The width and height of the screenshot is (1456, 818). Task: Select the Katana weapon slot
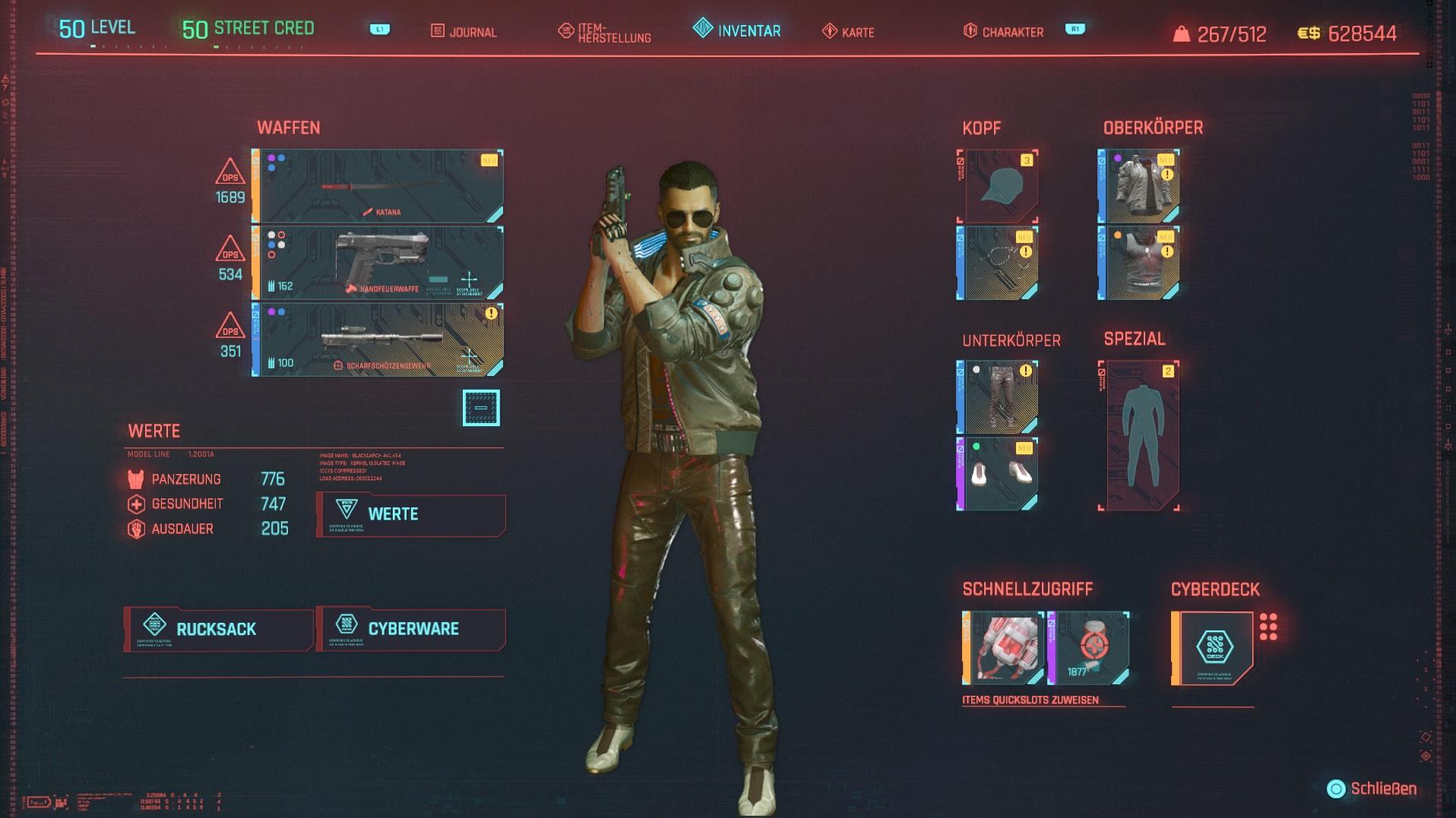point(378,186)
